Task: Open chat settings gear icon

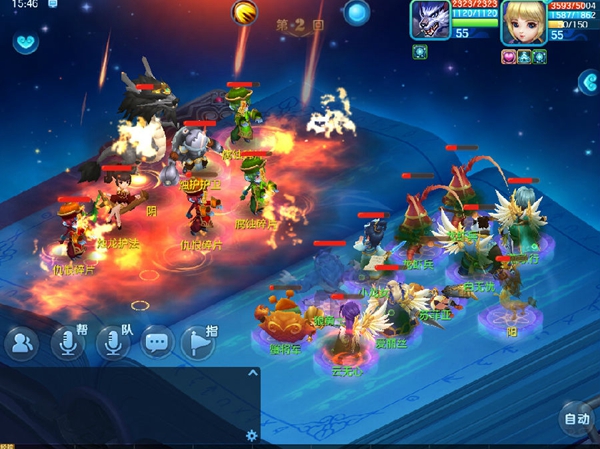Action: [x=252, y=435]
